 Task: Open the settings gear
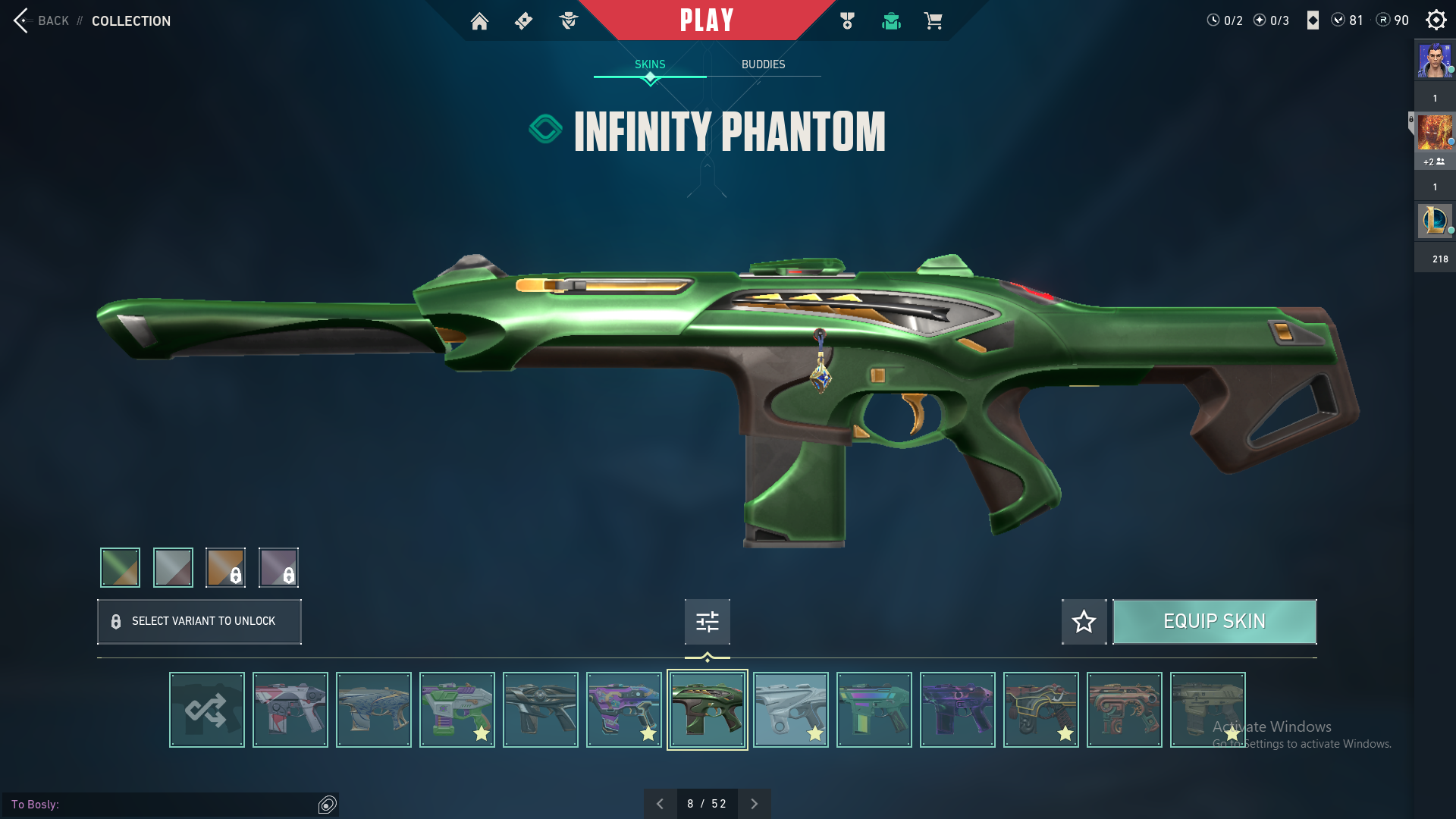pos(1436,20)
